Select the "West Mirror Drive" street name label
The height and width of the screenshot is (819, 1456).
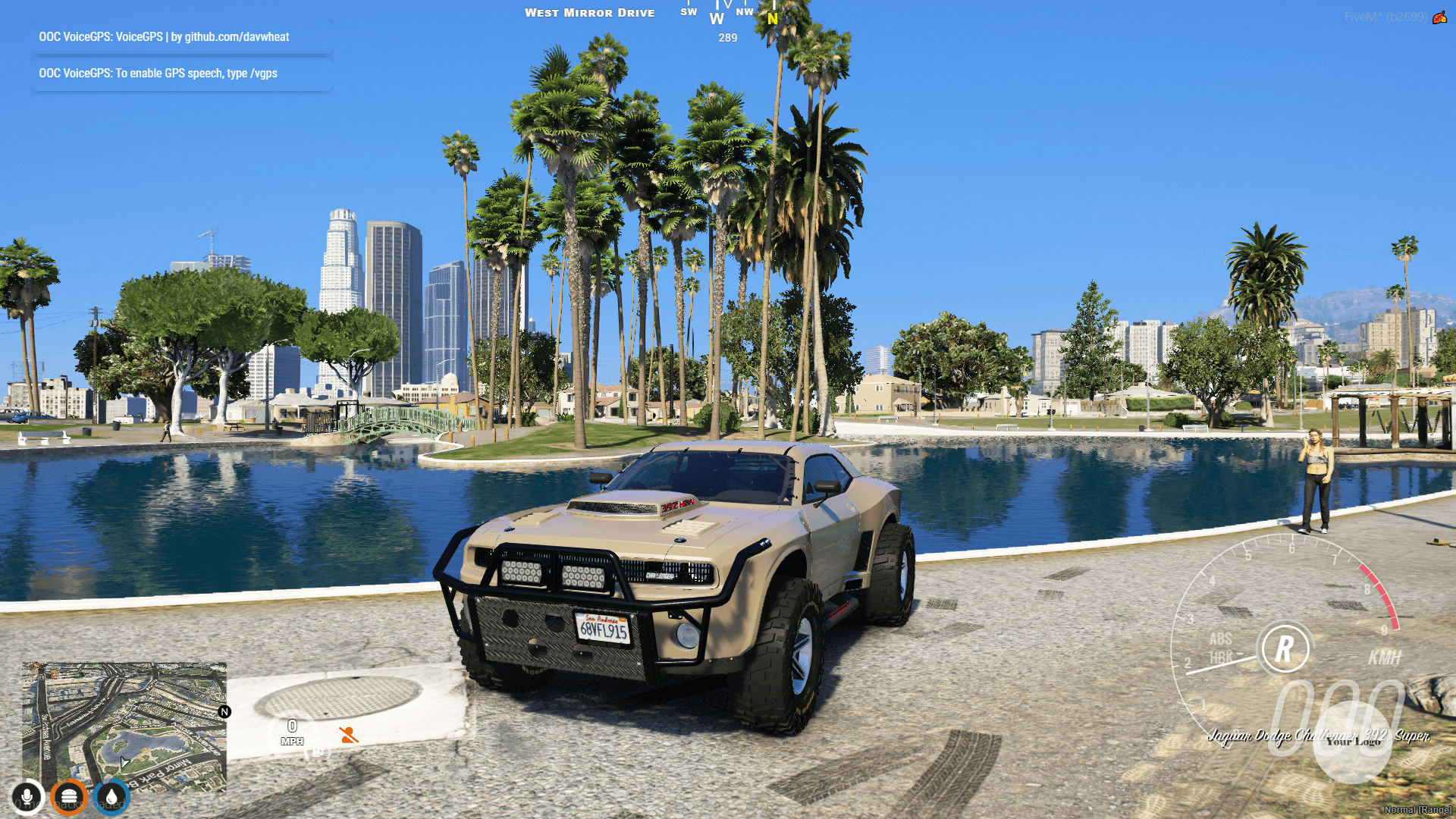[x=590, y=12]
